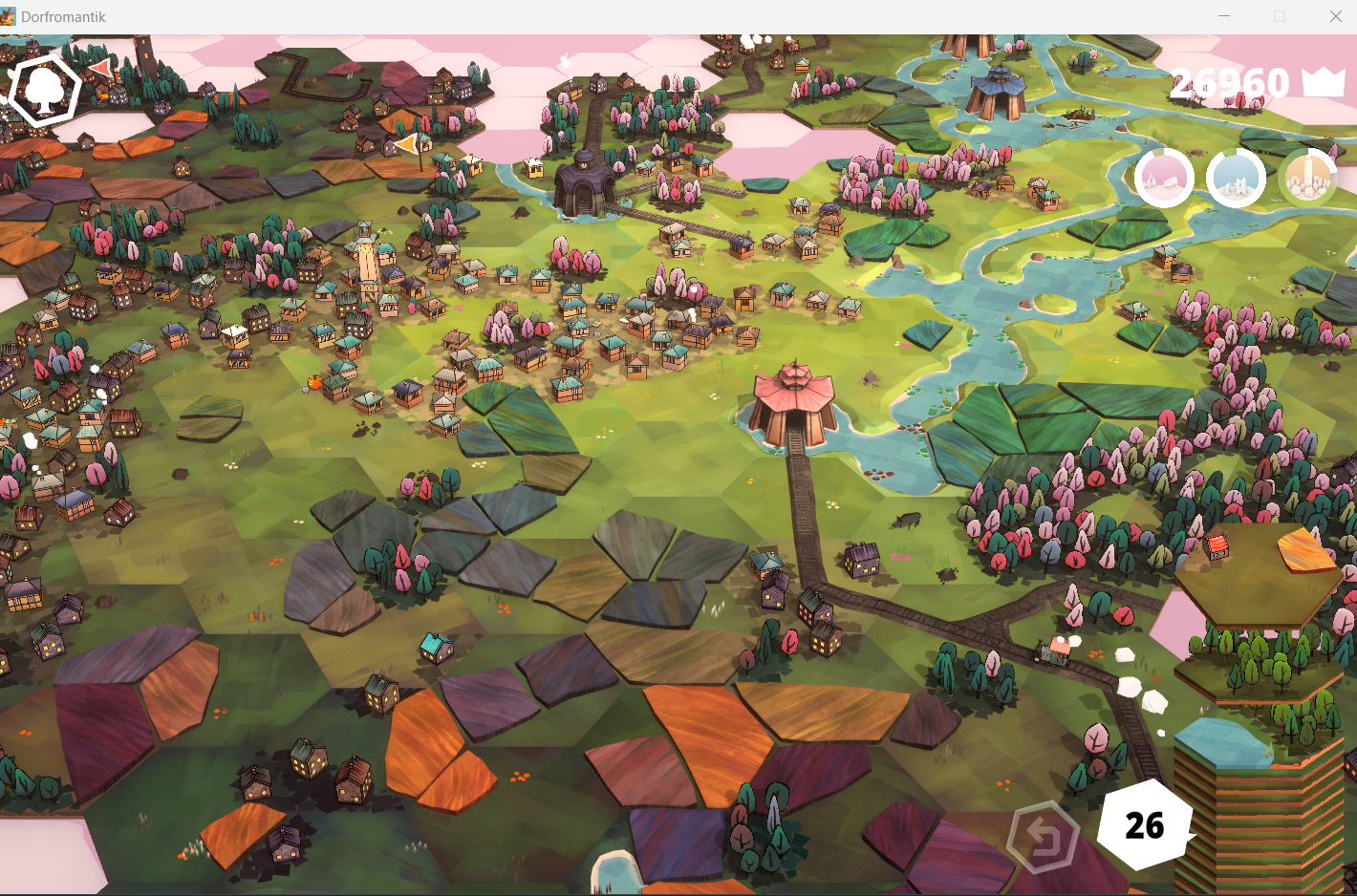The width and height of the screenshot is (1357, 896).
Task: Select the blue castle quest medallion
Action: pos(1236,178)
